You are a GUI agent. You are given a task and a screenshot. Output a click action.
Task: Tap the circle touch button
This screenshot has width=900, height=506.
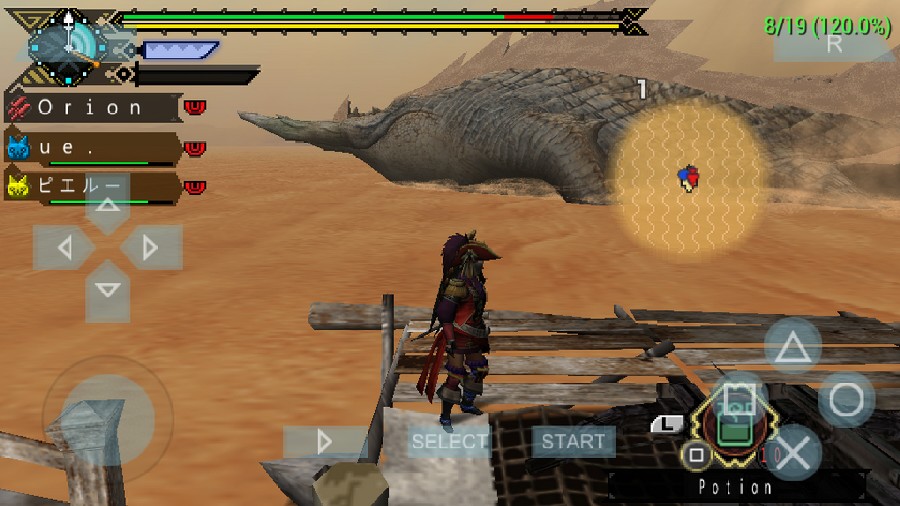pyautogui.click(x=846, y=400)
